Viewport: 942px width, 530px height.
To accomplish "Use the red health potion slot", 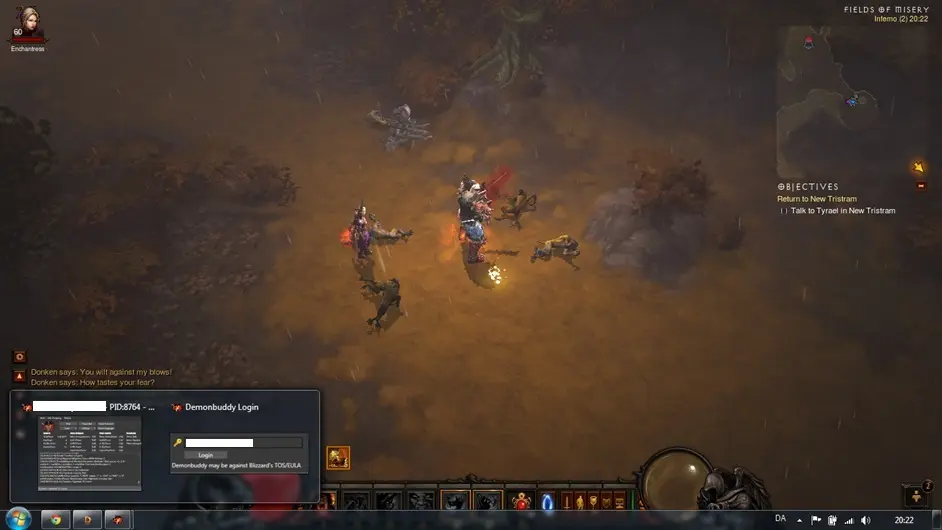I will click(x=520, y=500).
